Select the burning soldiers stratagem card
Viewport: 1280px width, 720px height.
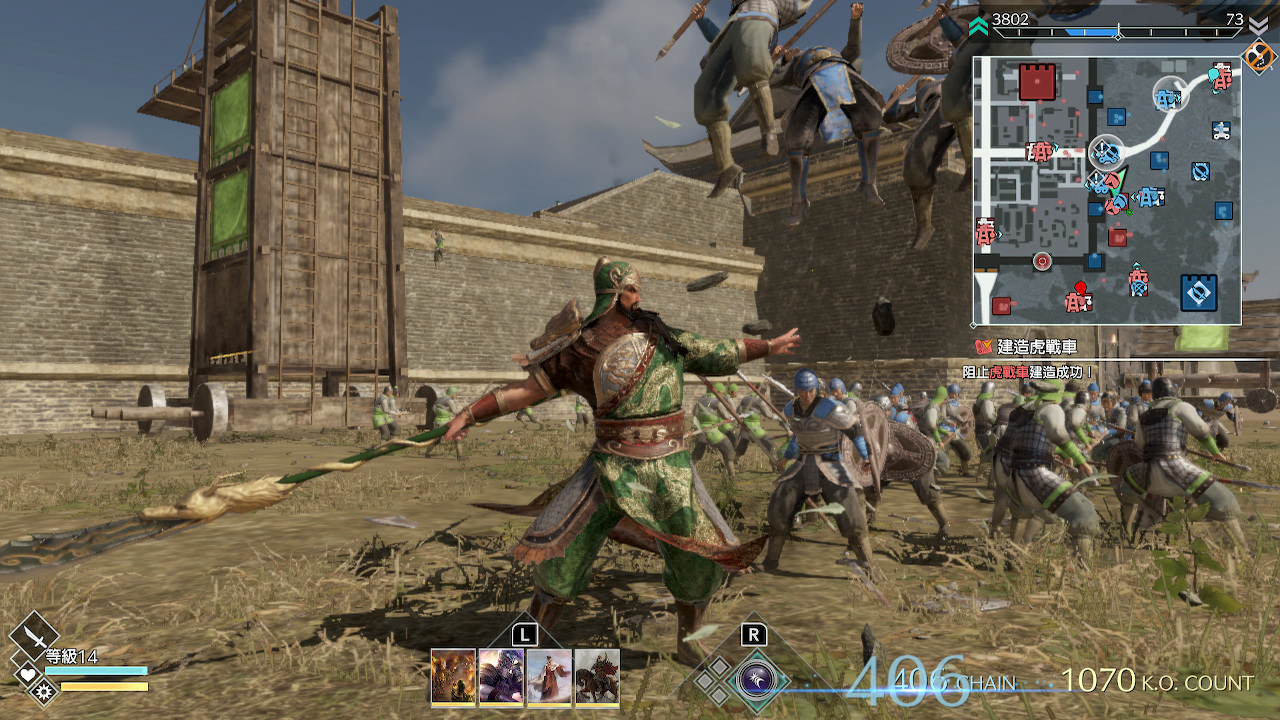(452, 677)
